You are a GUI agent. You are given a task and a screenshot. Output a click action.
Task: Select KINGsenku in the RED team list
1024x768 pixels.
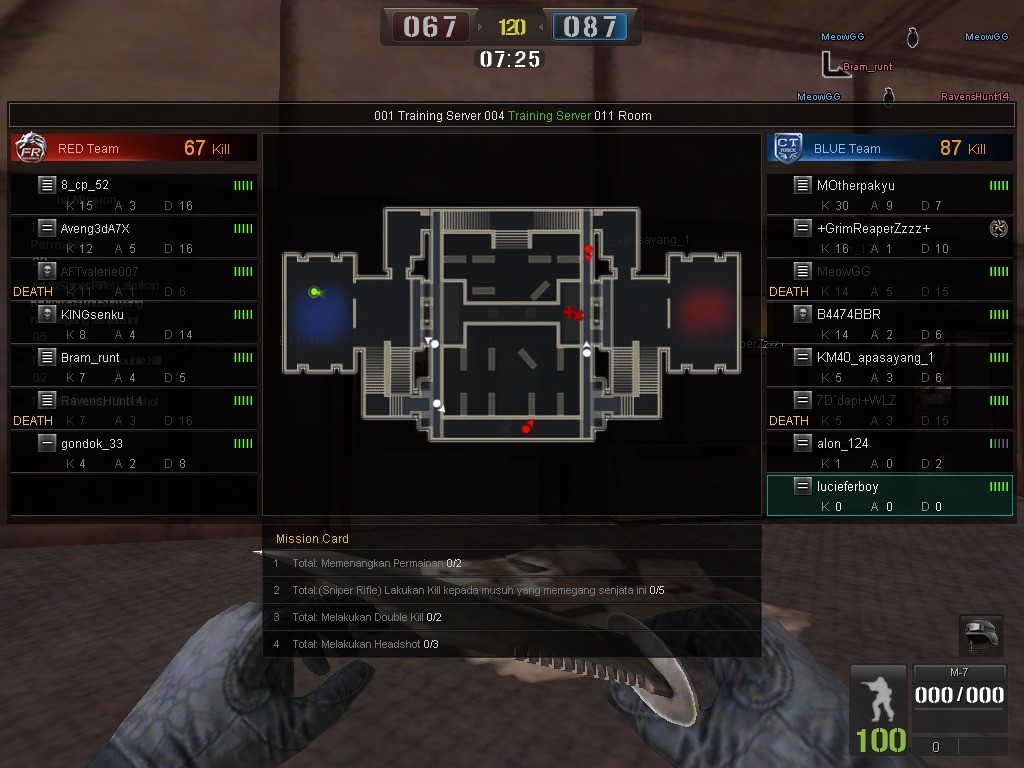click(x=133, y=323)
